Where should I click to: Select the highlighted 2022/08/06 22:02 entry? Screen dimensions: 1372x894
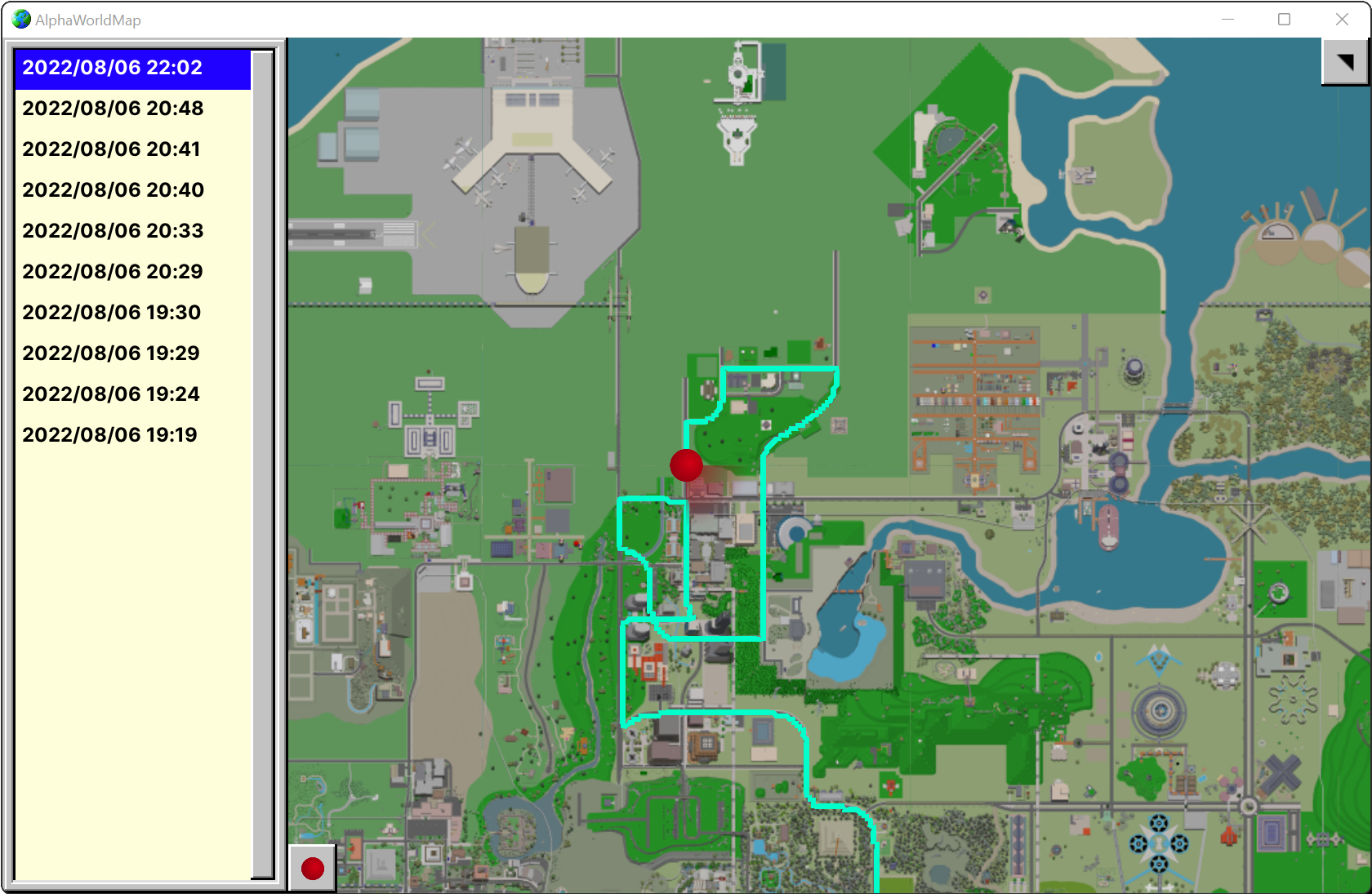(112, 68)
